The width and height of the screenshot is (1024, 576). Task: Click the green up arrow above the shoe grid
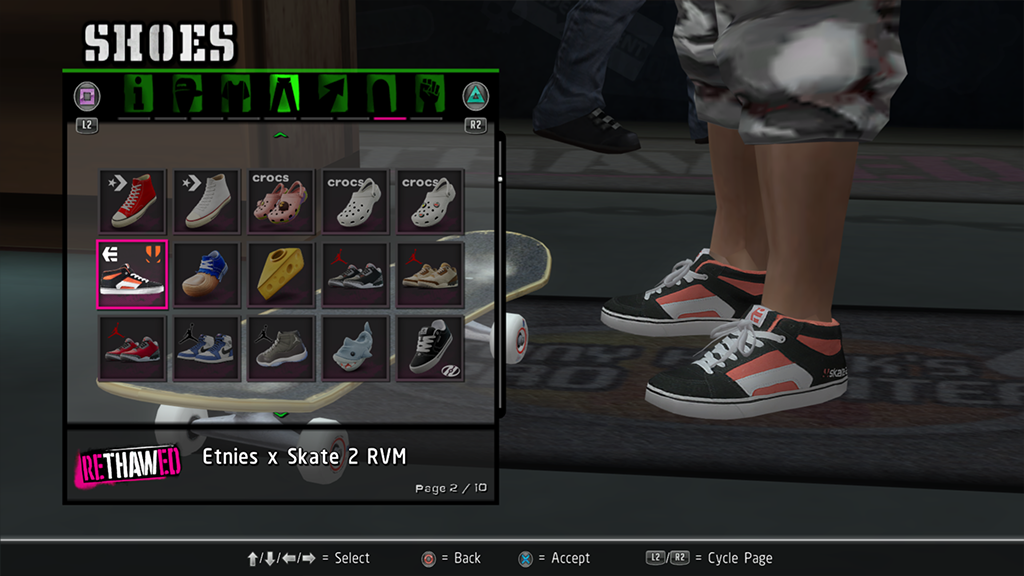click(x=281, y=134)
